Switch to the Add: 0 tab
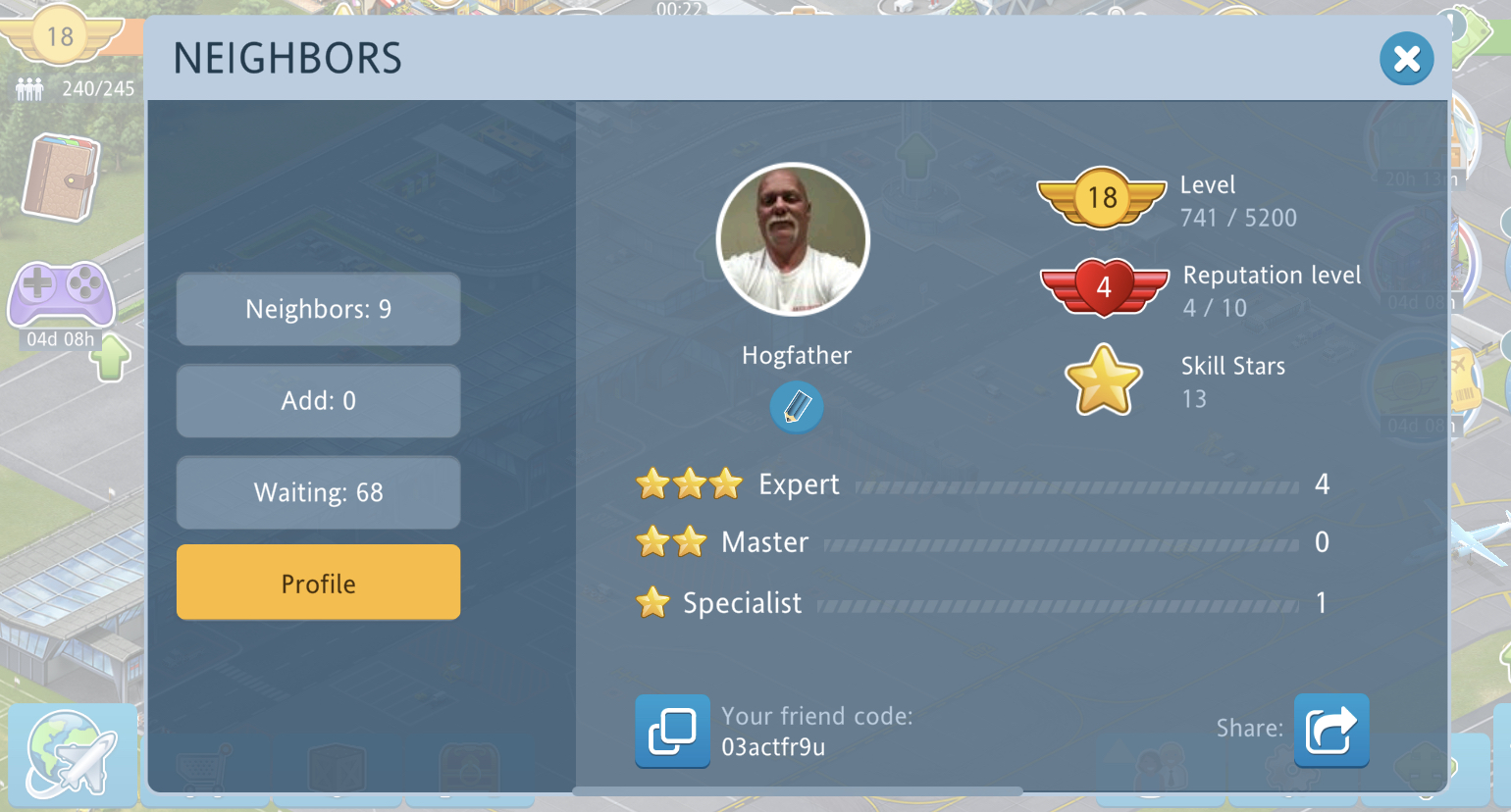This screenshot has width=1511, height=812. pos(318,401)
